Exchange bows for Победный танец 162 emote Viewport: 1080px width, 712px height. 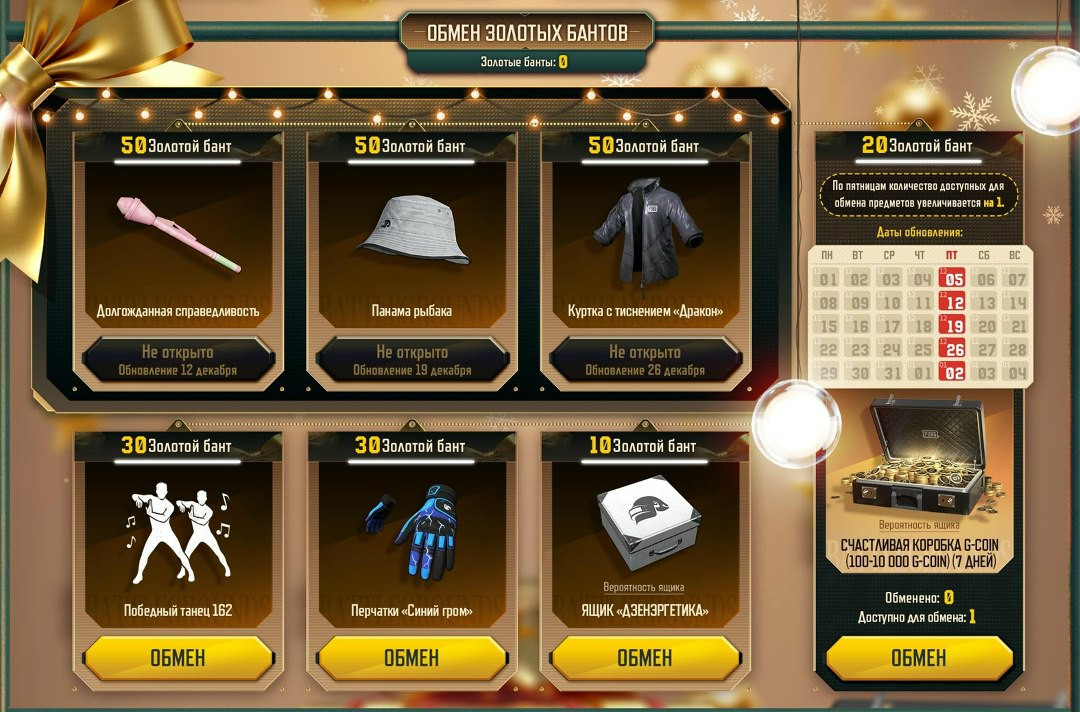178,658
